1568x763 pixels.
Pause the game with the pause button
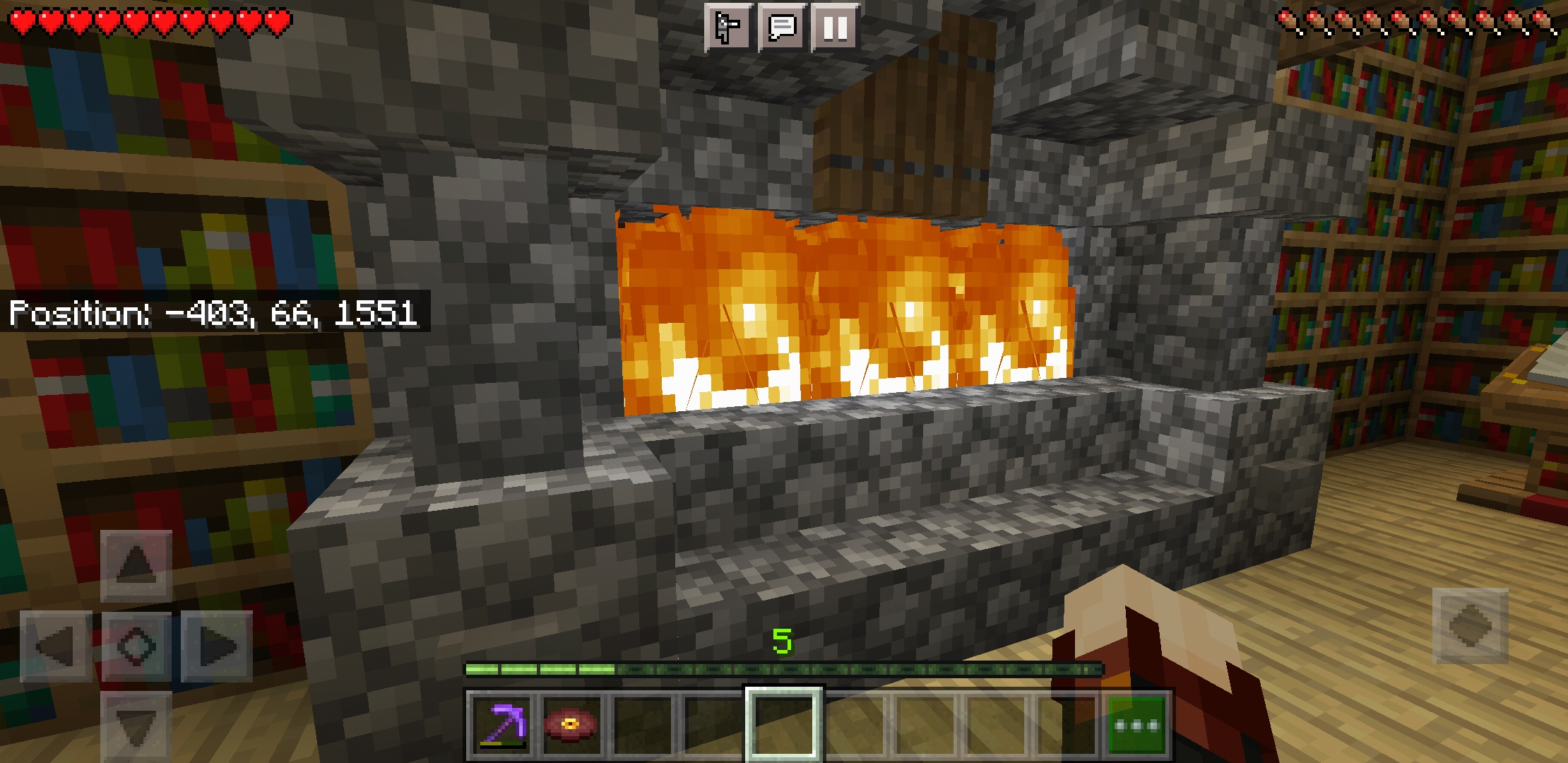(x=835, y=28)
